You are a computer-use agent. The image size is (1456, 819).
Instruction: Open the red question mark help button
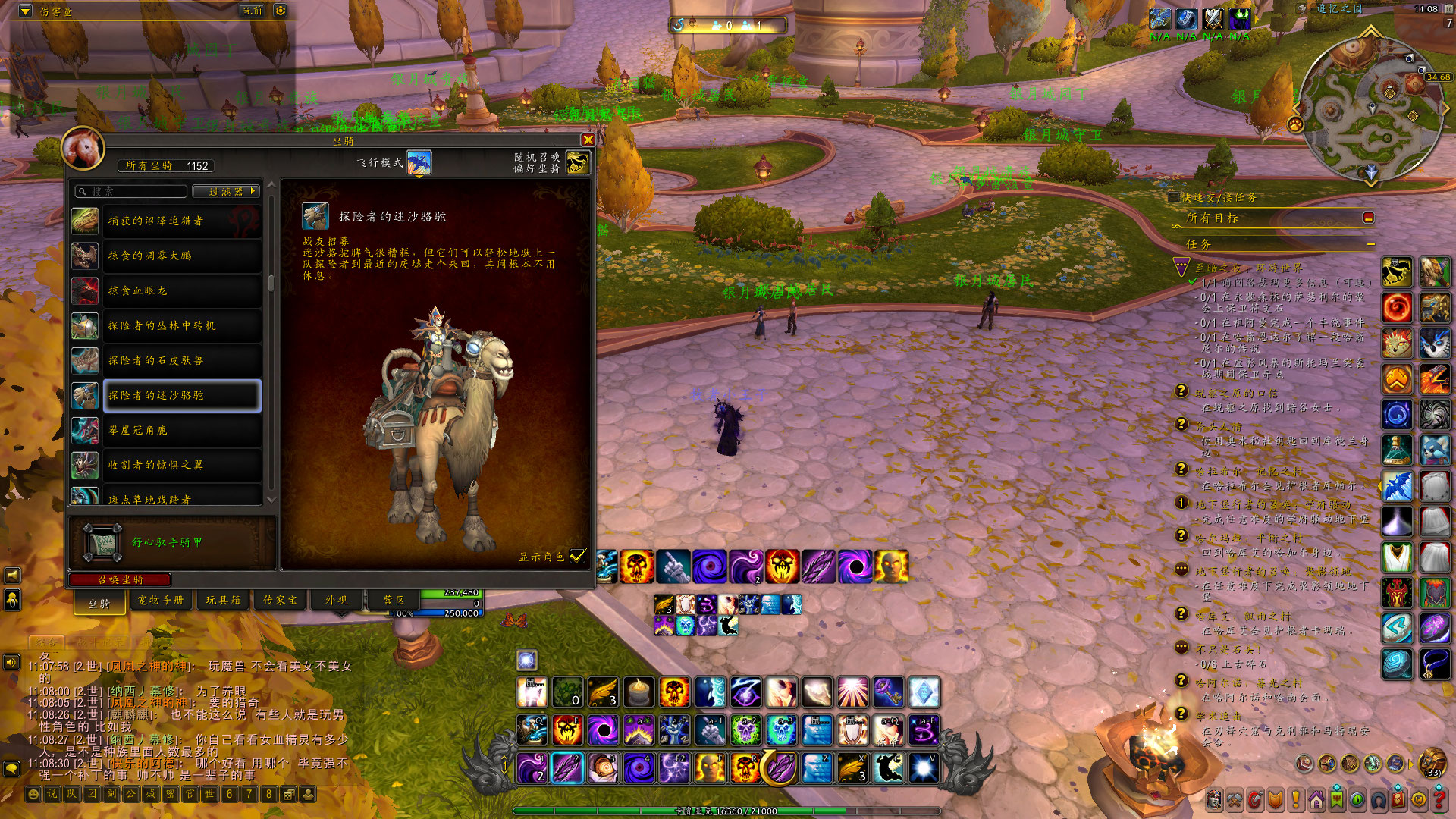1438,799
